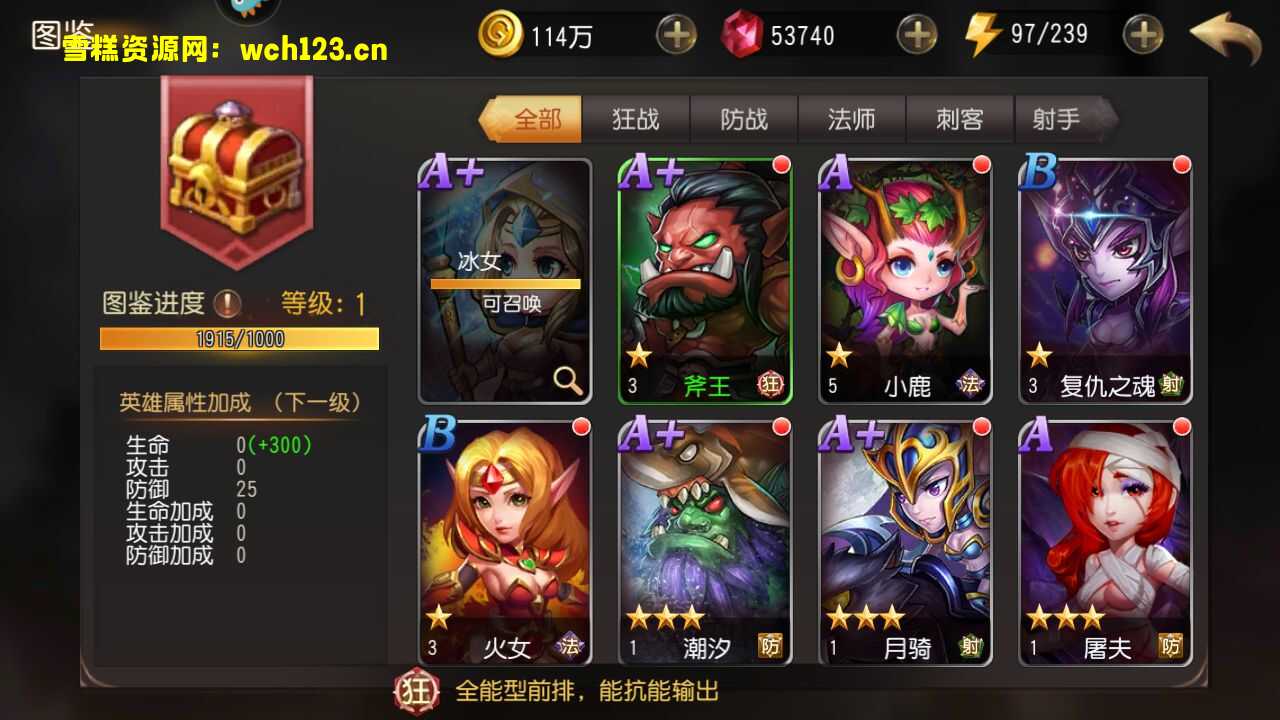Tap the red notification dot on 复仇之魂
The width and height of the screenshot is (1280, 720).
coord(1182,163)
